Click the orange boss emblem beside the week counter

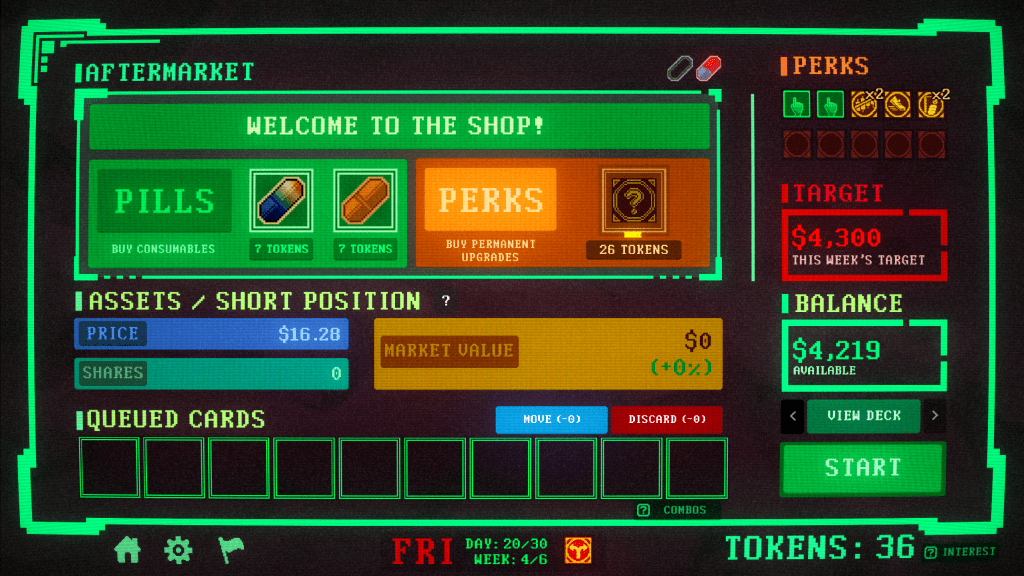(x=577, y=549)
